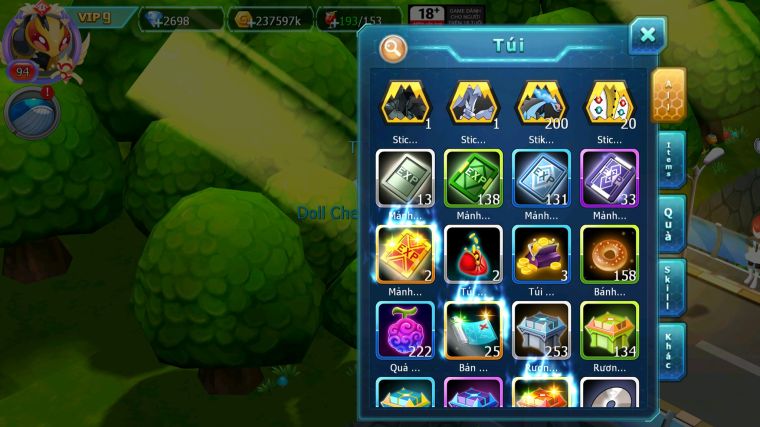Click the blue whale icon with alert
760x427 pixels.
pos(32,112)
